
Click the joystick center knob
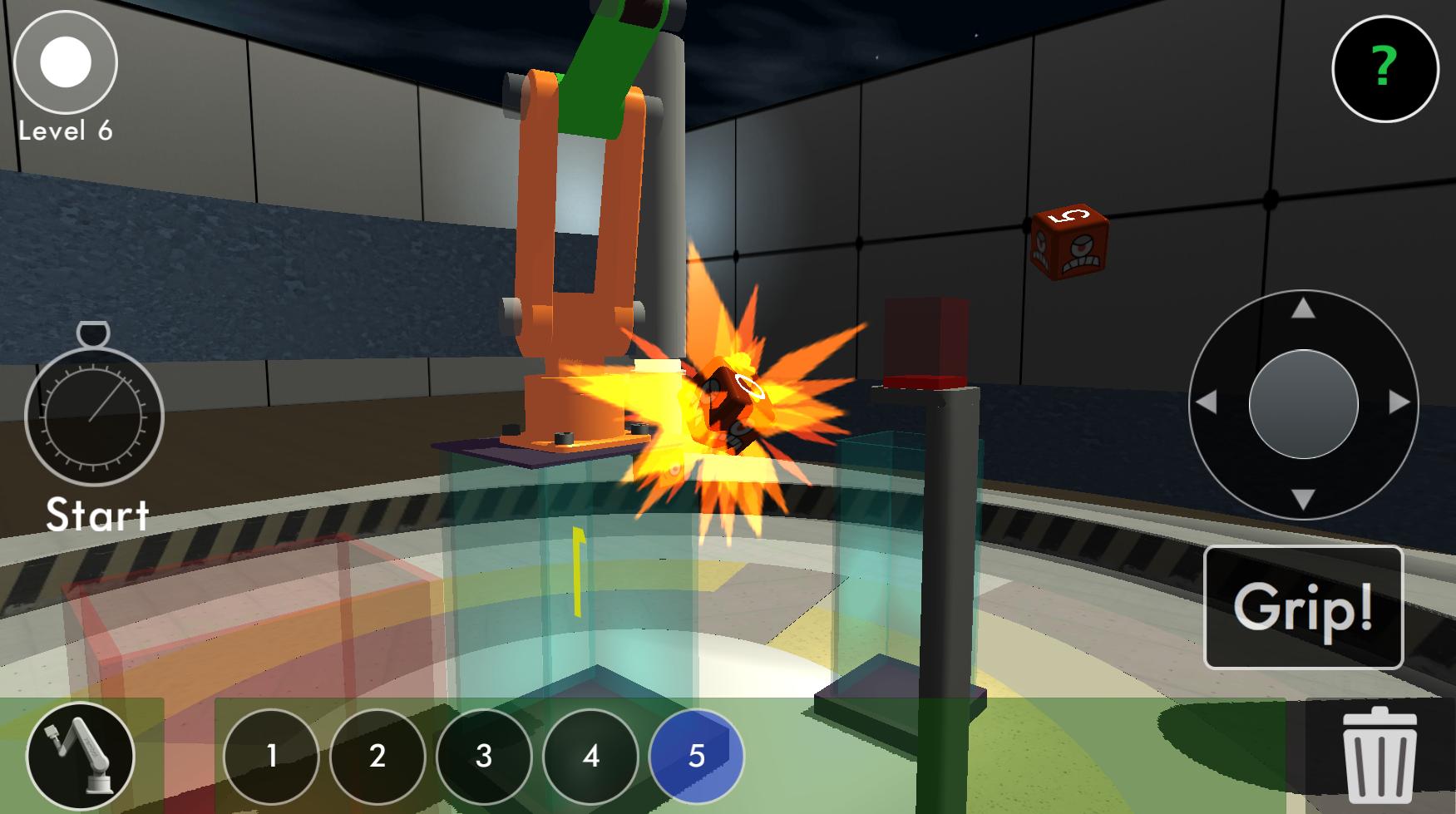click(1303, 404)
